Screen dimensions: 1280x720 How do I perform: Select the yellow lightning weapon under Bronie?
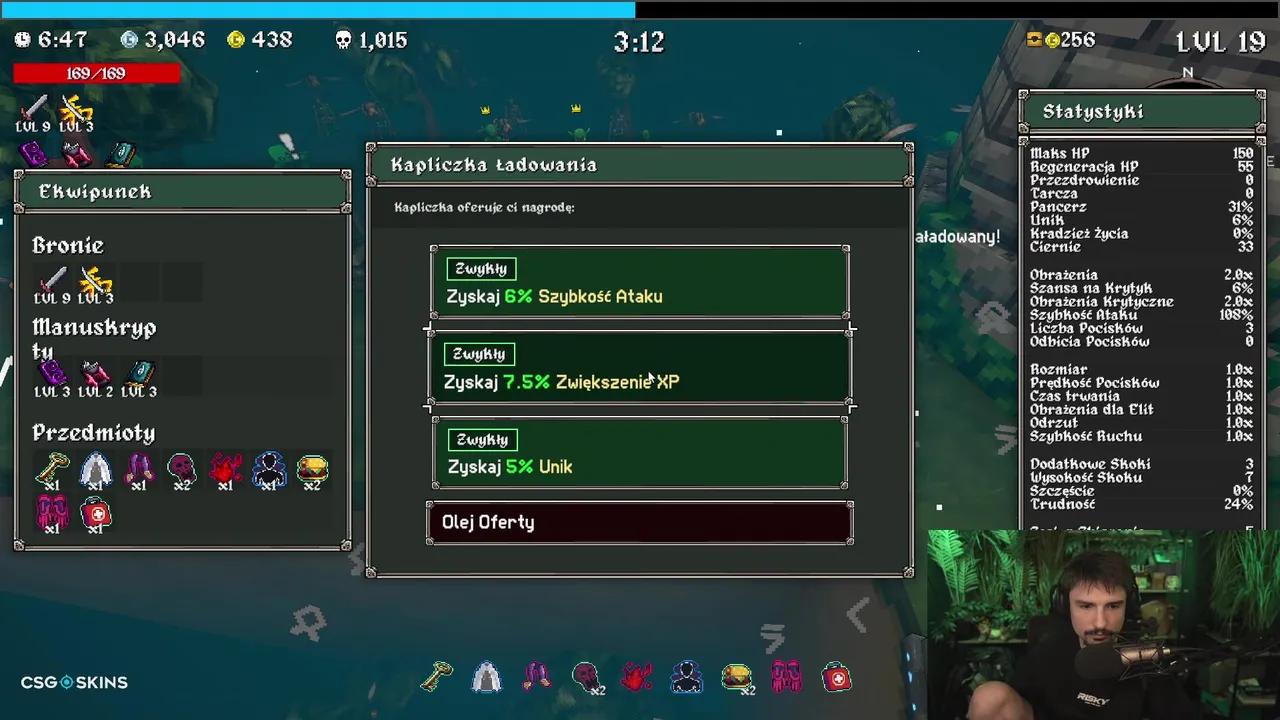[96, 279]
